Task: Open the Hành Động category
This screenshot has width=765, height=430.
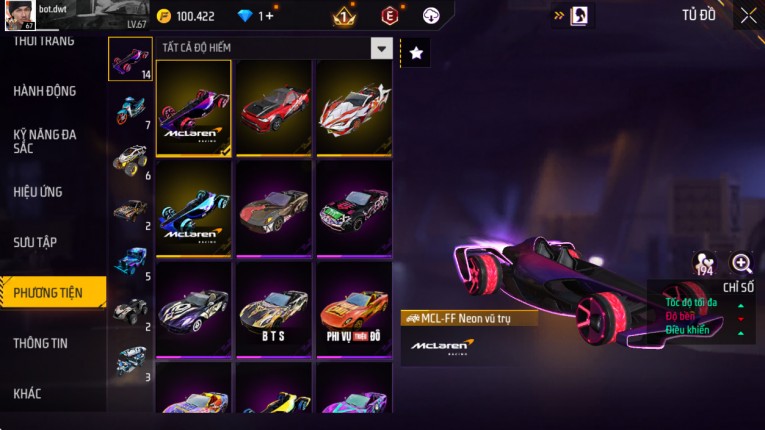Action: [45, 91]
